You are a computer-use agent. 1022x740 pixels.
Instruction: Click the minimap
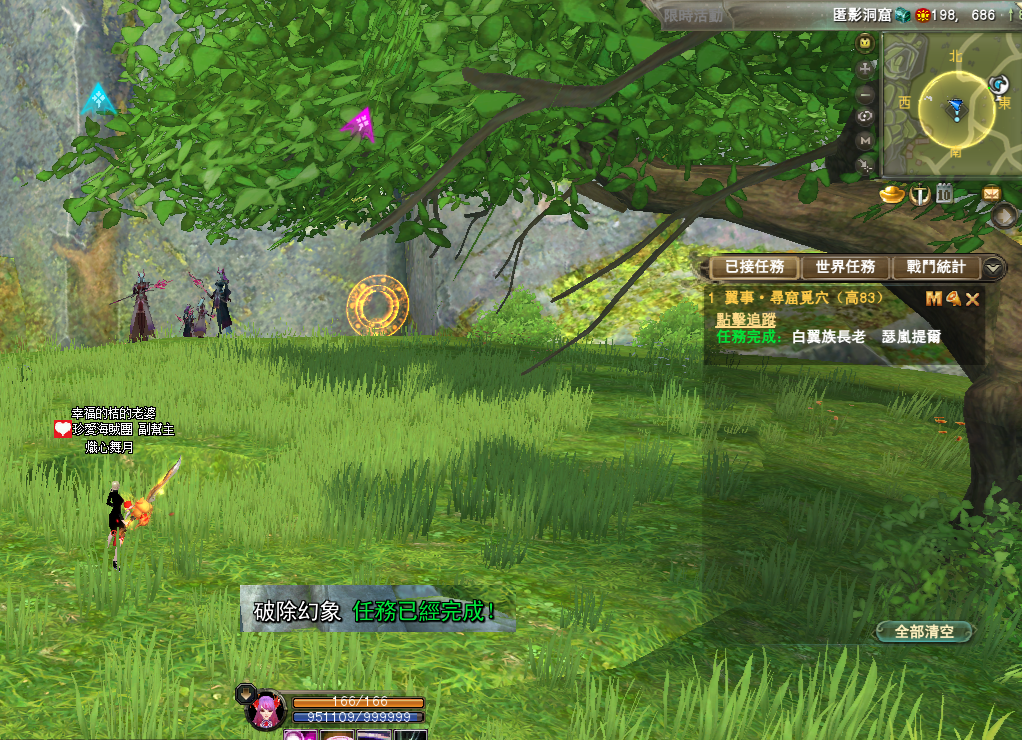[x=956, y=108]
